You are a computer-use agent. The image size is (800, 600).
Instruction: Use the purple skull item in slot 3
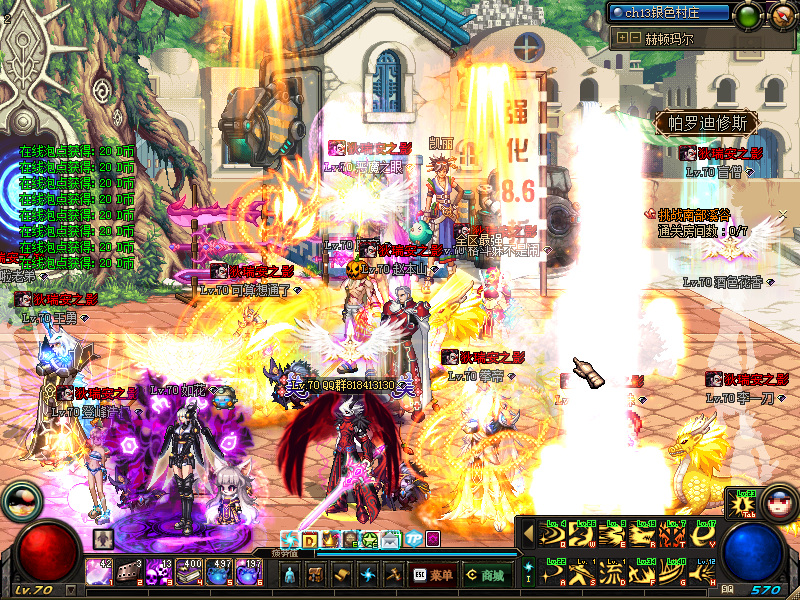point(159,573)
